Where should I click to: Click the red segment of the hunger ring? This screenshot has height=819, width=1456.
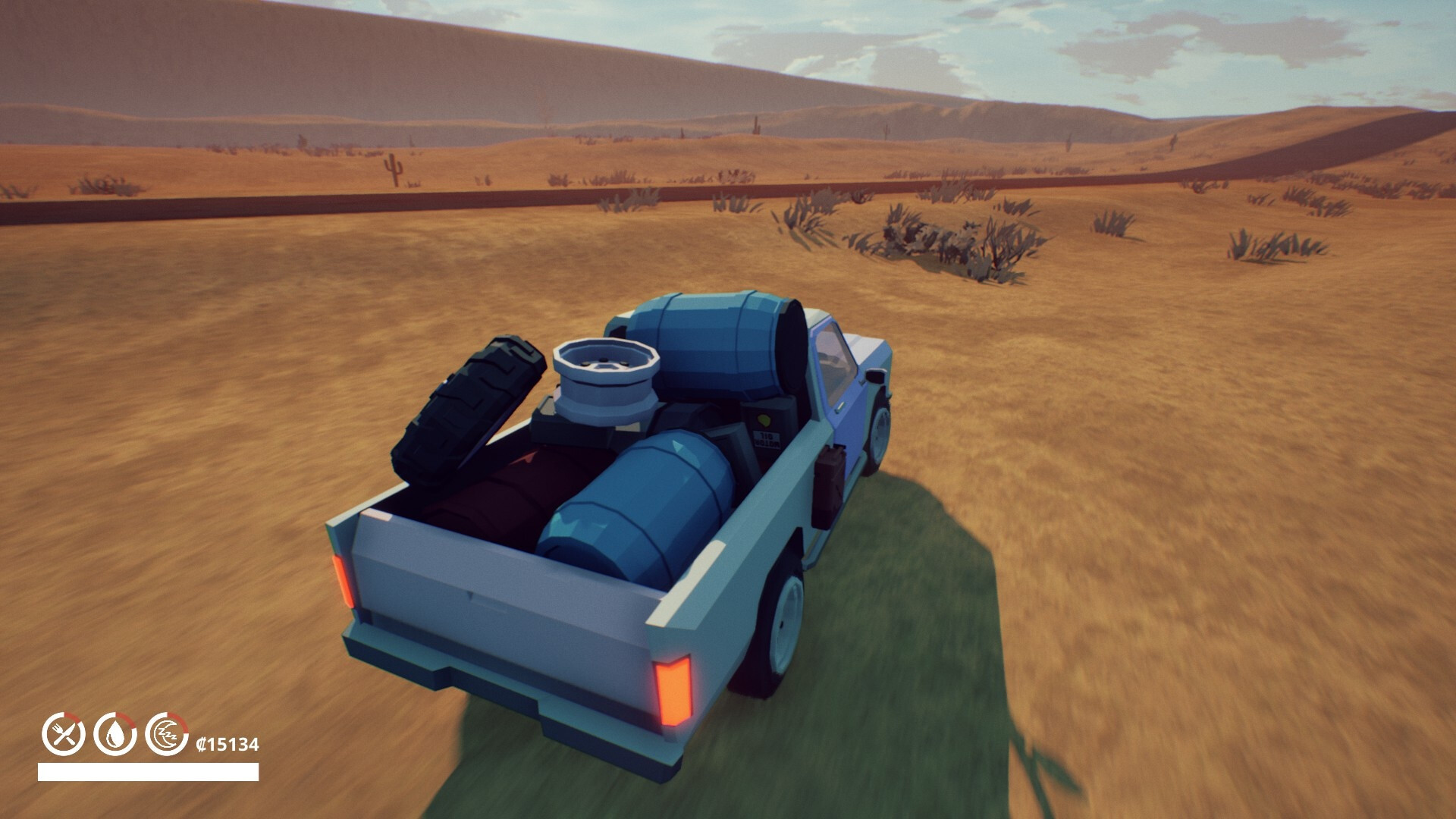click(x=71, y=718)
